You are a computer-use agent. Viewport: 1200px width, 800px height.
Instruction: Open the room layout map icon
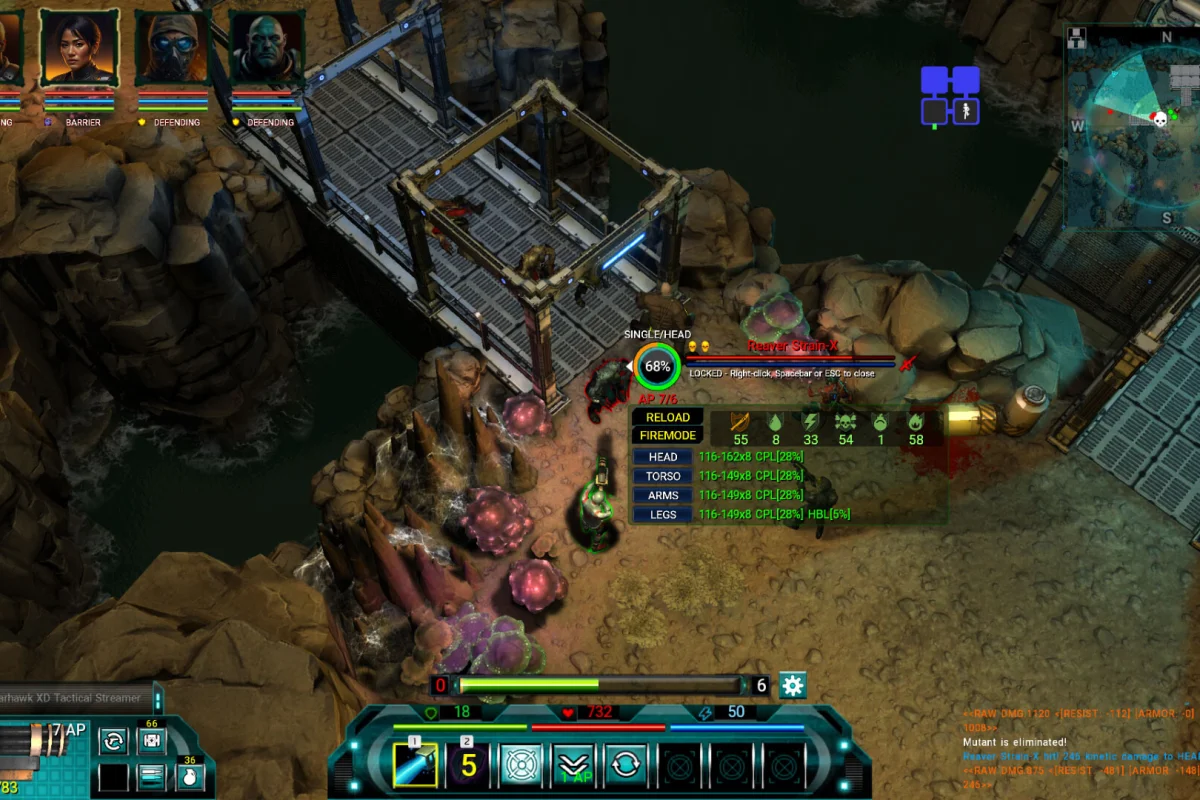coord(950,96)
